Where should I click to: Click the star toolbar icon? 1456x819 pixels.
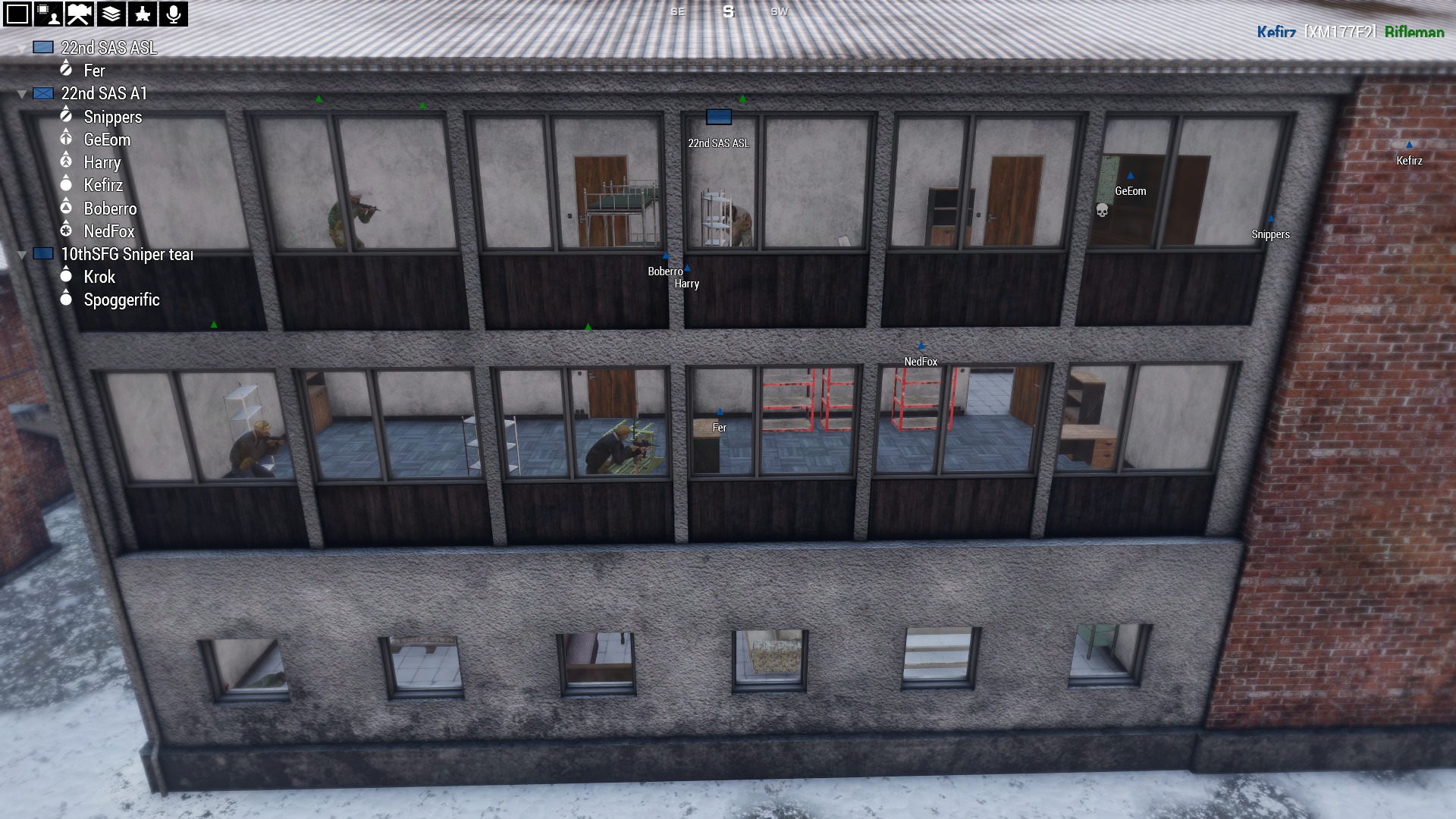point(142,14)
